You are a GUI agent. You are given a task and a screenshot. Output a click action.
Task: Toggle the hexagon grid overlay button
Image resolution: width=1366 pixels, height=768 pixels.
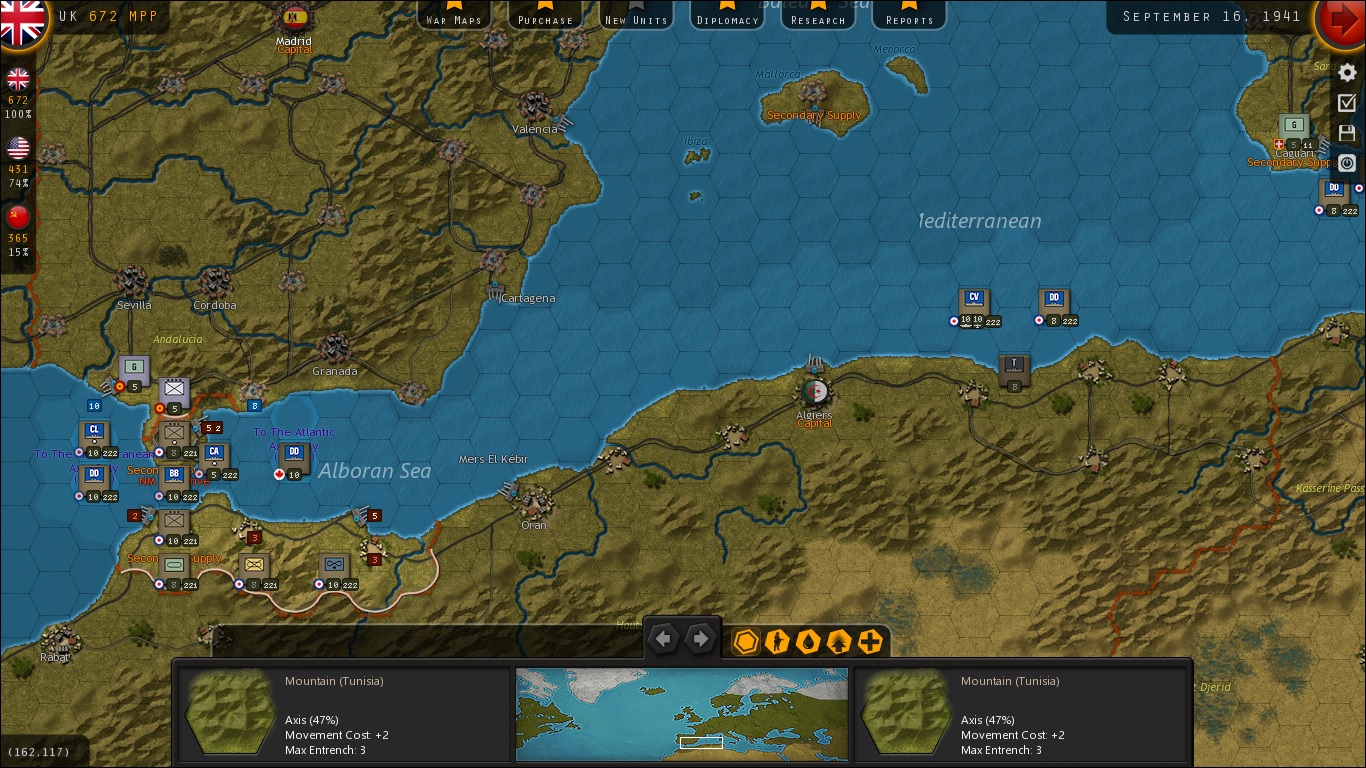pos(746,641)
